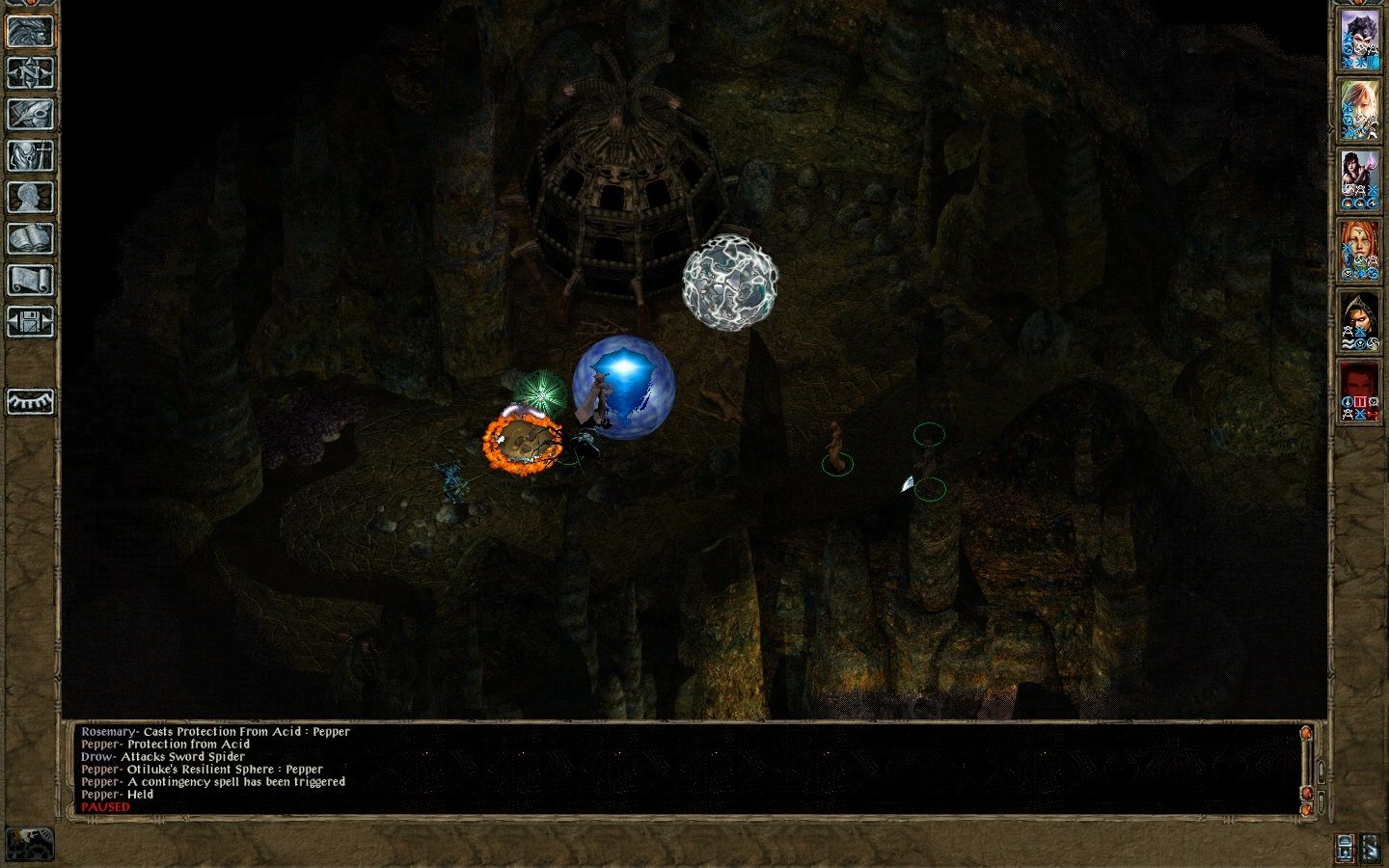Open the options floppy disk button
The height and width of the screenshot is (868, 1389).
tap(30, 322)
